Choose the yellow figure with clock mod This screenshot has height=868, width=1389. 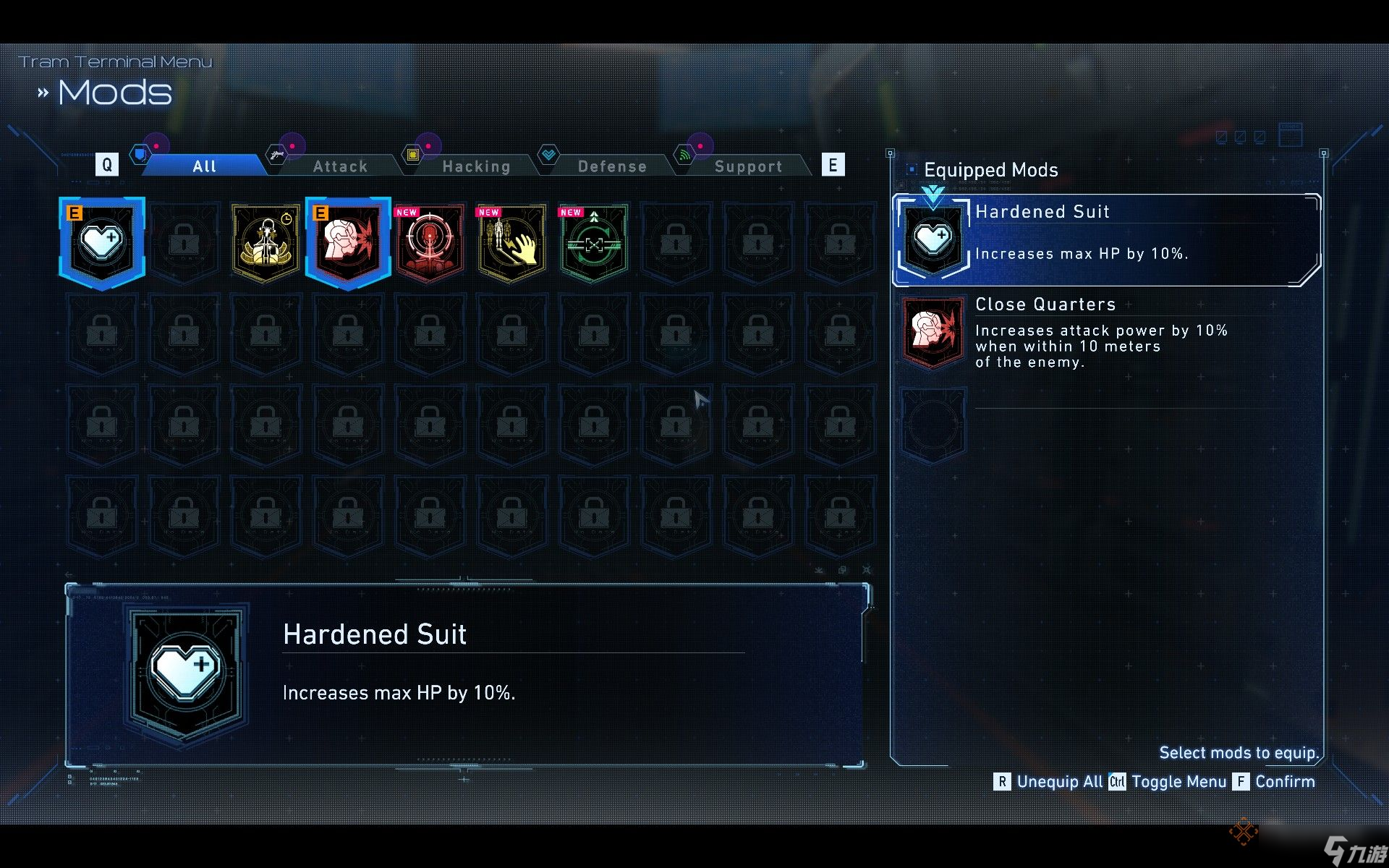pos(266,242)
